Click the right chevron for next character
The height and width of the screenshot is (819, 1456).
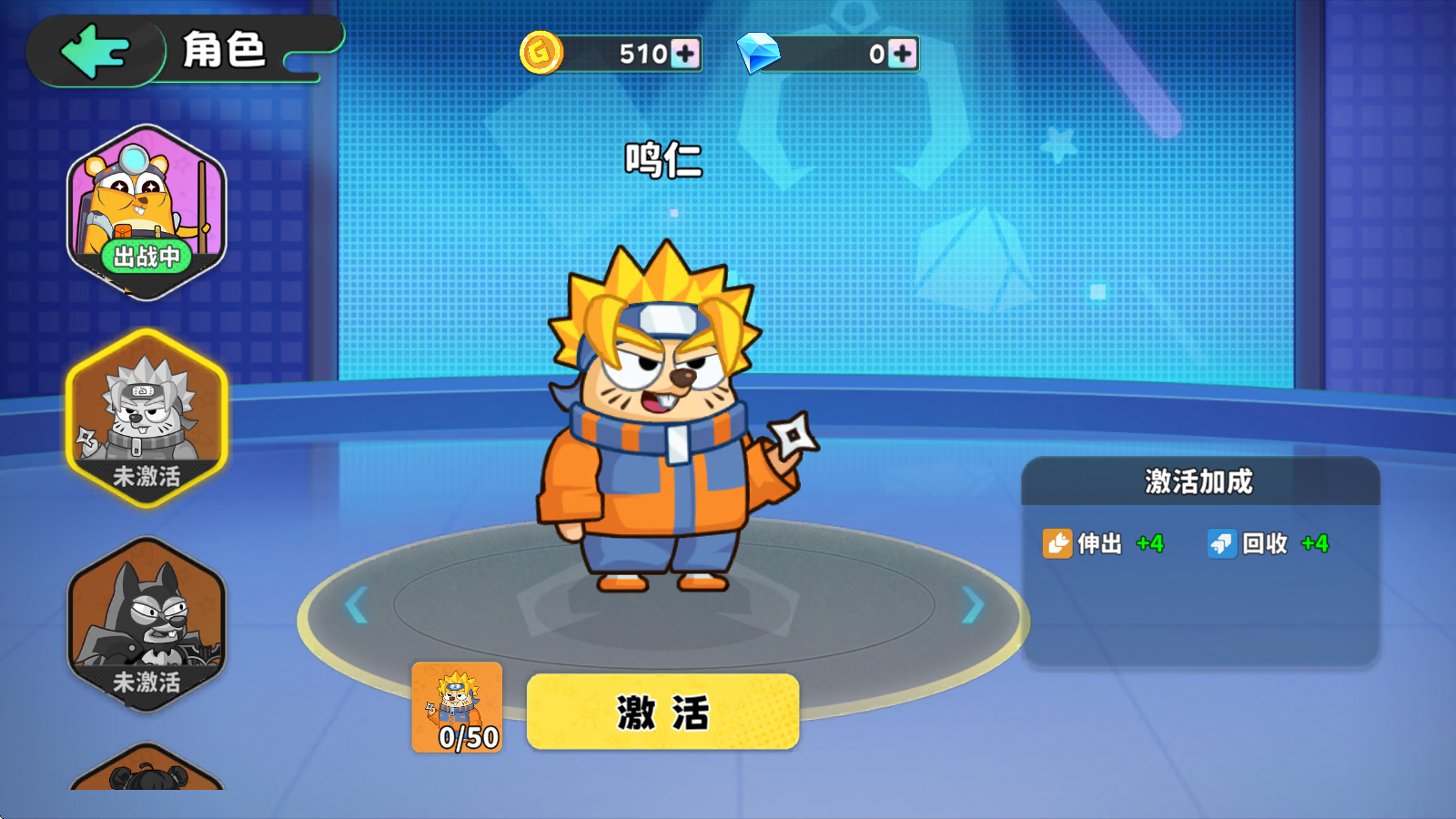coord(972,603)
